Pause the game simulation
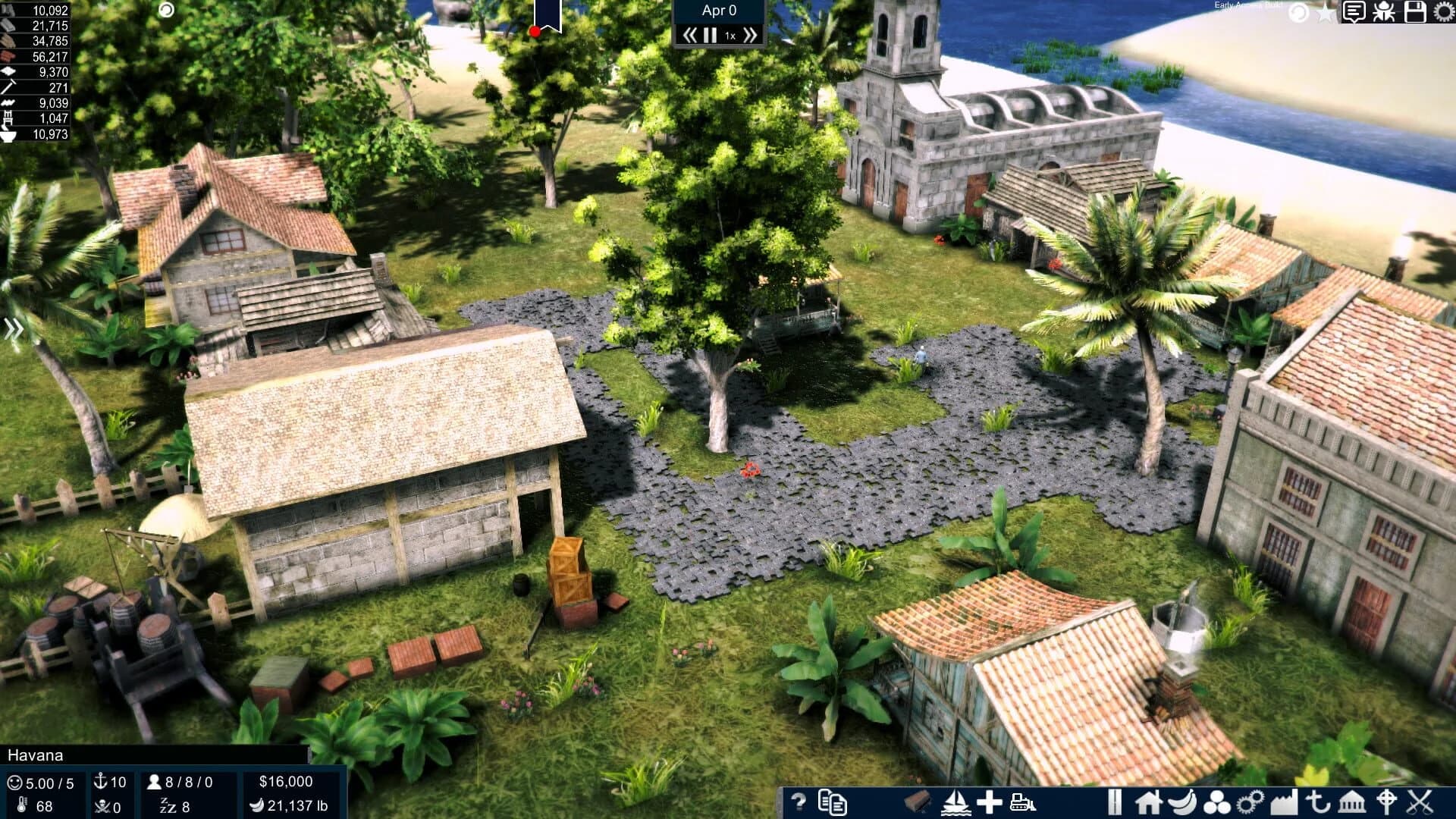Screen dimensions: 1456x819 tap(709, 33)
